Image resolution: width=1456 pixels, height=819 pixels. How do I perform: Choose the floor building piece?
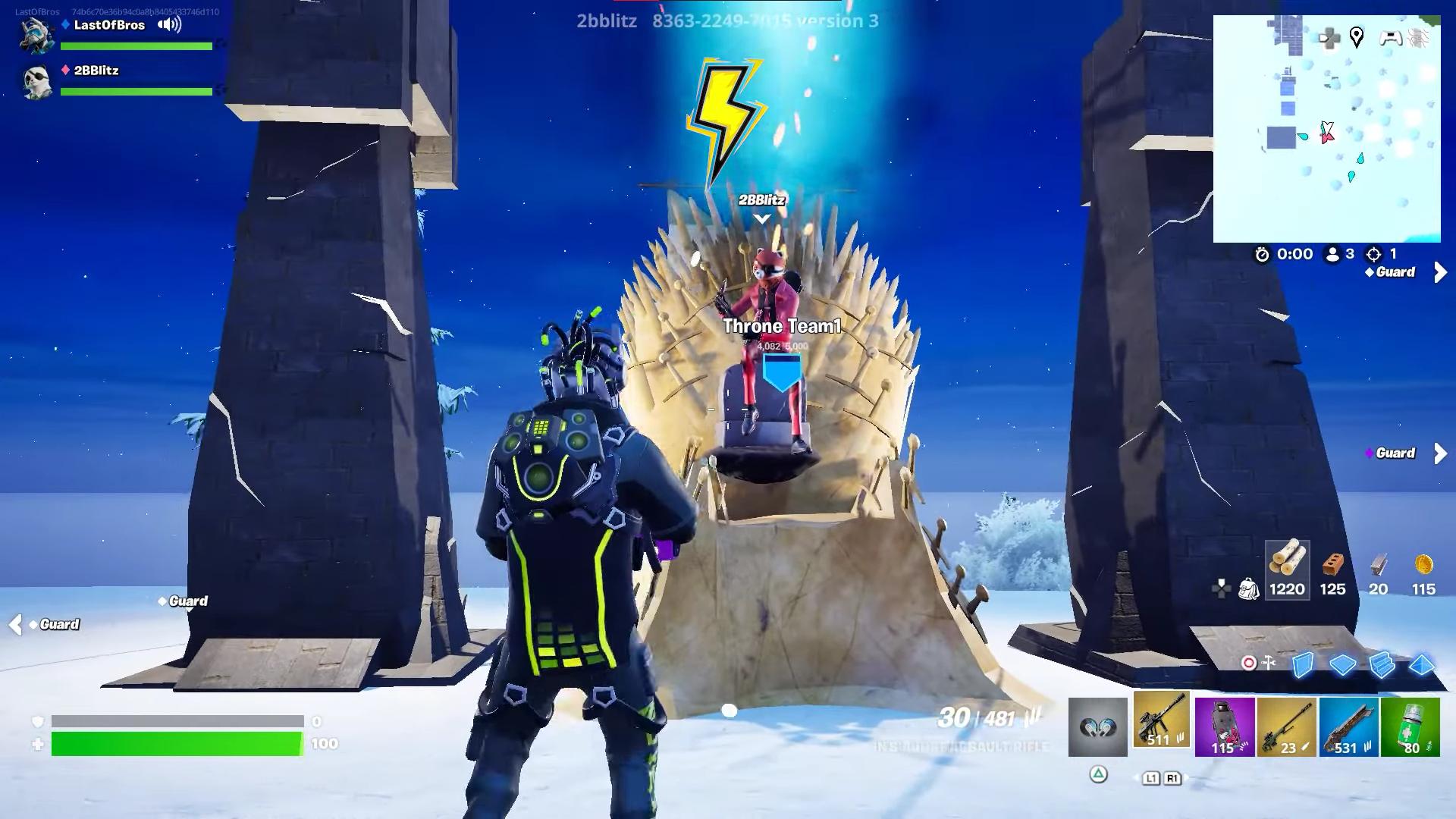coord(1342,664)
